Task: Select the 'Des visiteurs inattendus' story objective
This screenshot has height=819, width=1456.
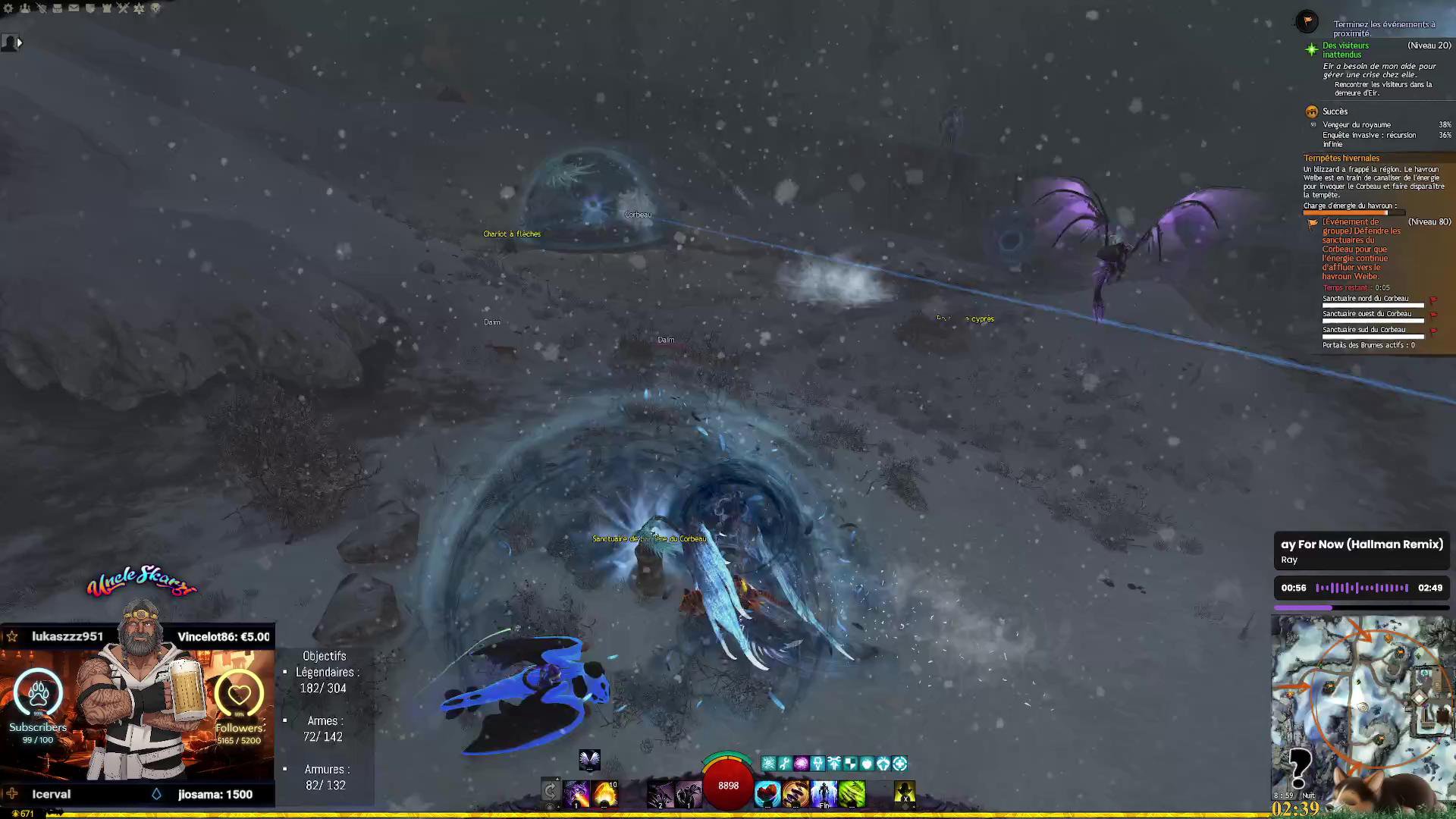Action: tap(1346, 50)
